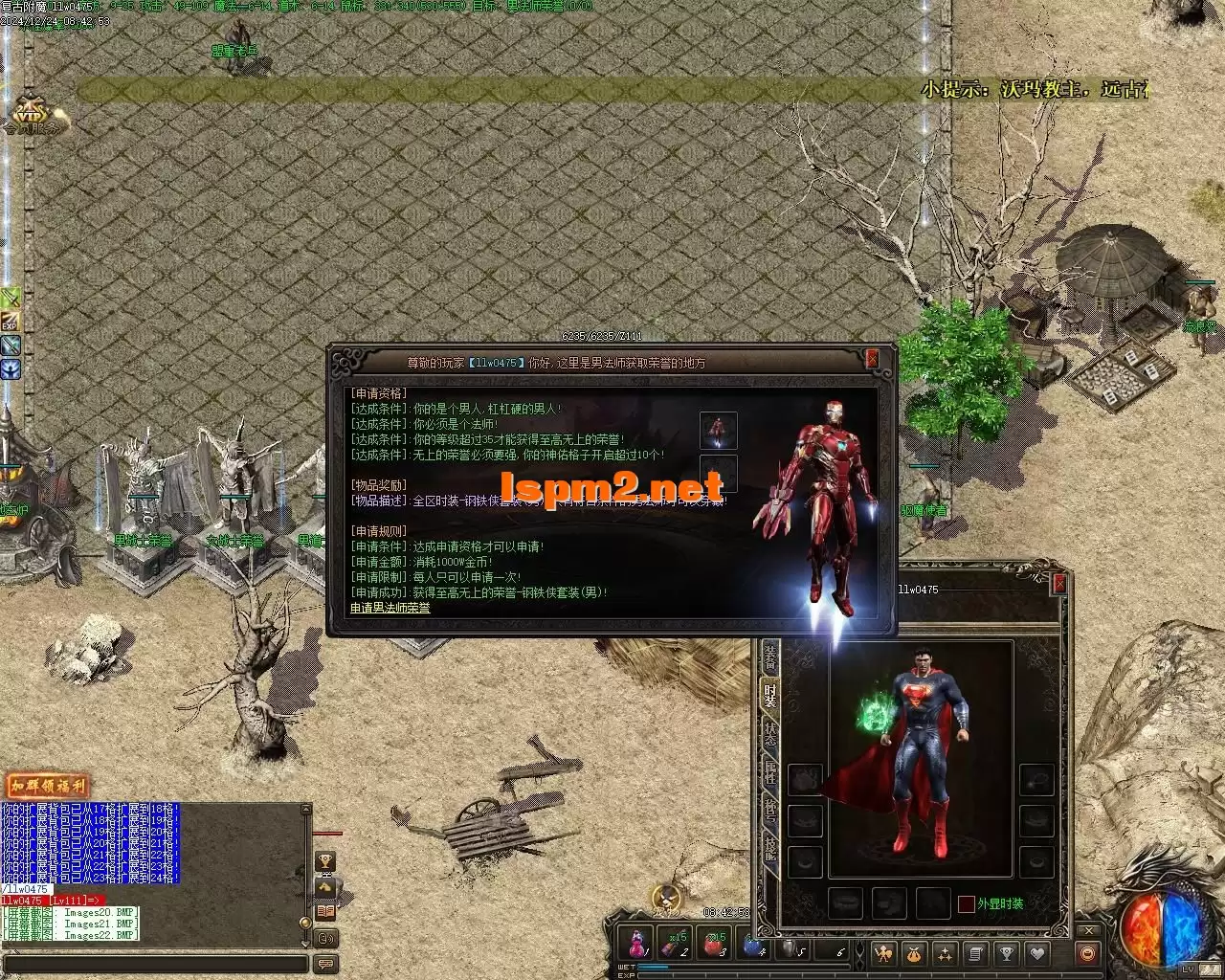Apply via the 申请男法师荣誉 link
This screenshot has width=1225, height=980.
click(x=390, y=608)
